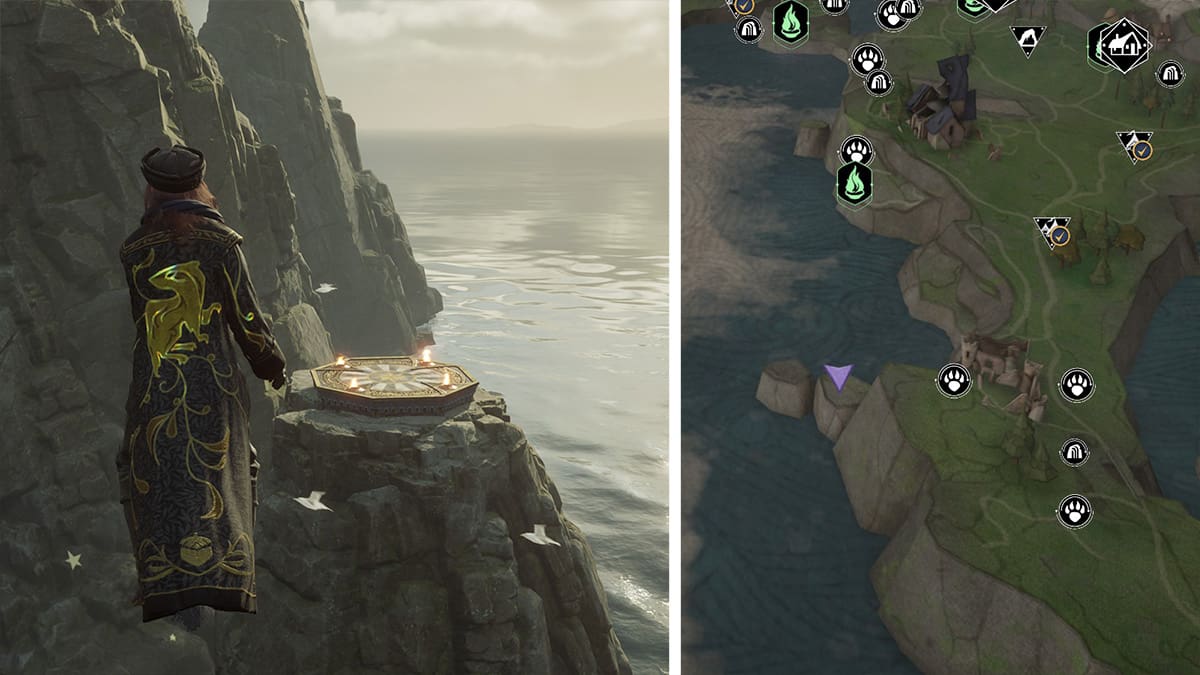Select the Floo Flame directly beneath a paw marker
Image resolution: width=1200 pixels, height=675 pixels.
[x=855, y=185]
